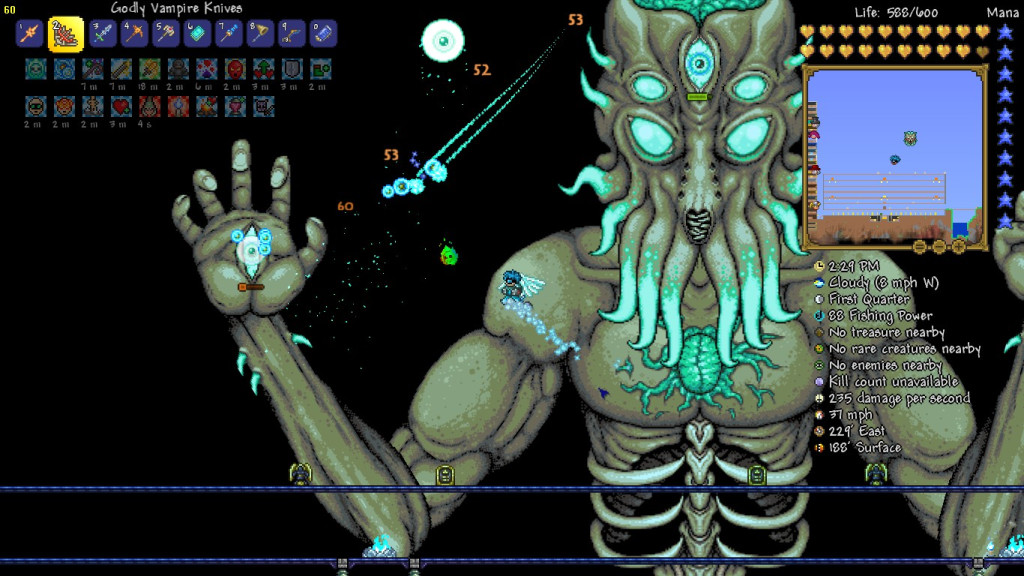The image size is (1024, 576).
Task: Switch to the hamaxe in slot 5
Action: click(x=166, y=34)
